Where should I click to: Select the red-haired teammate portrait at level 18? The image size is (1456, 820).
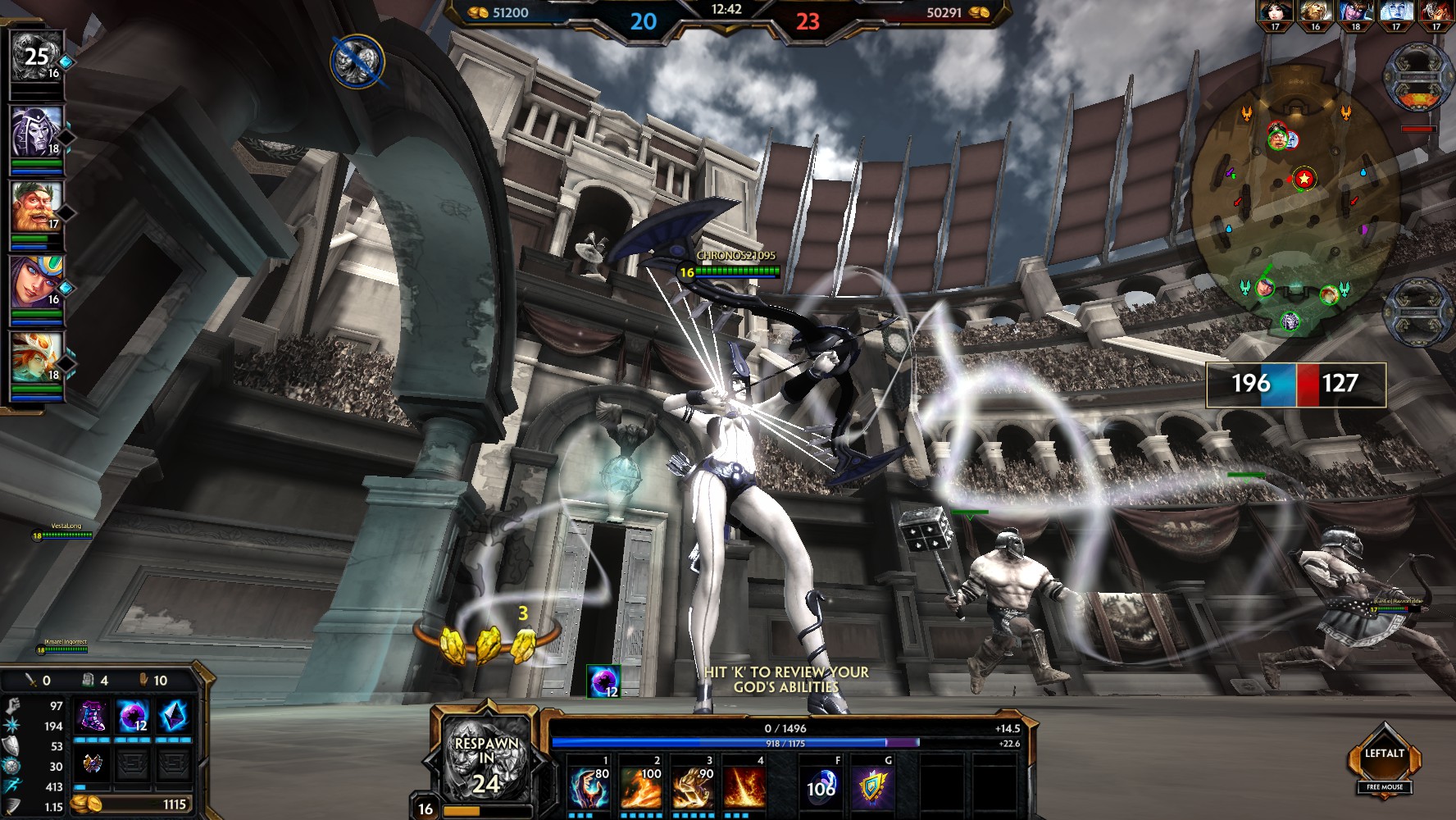point(37,358)
